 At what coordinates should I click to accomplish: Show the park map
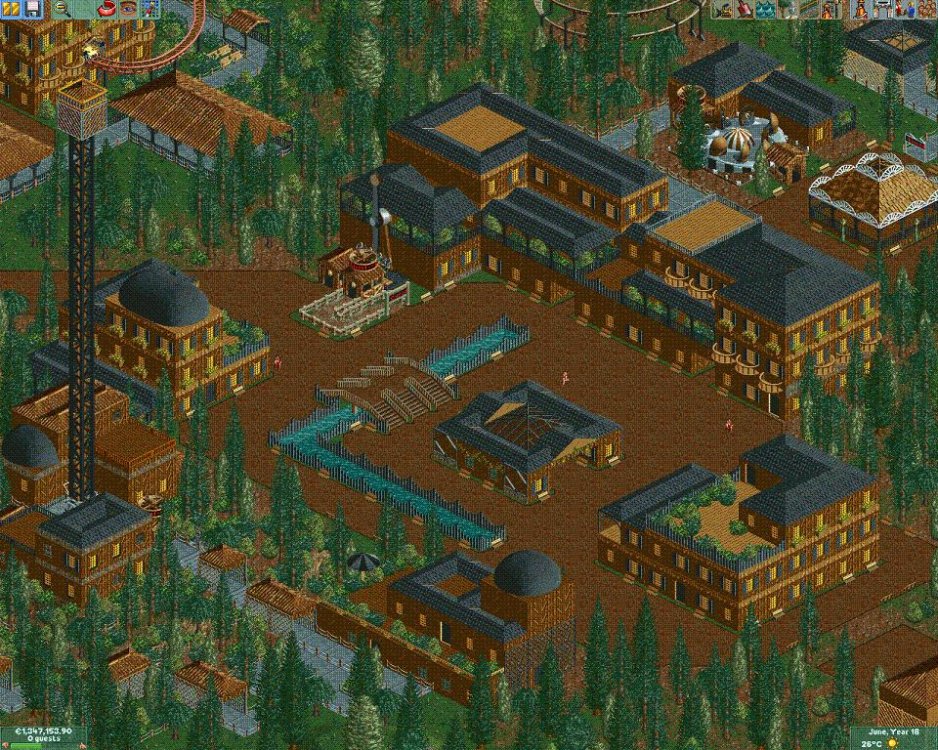pyautogui.click(x=150, y=9)
